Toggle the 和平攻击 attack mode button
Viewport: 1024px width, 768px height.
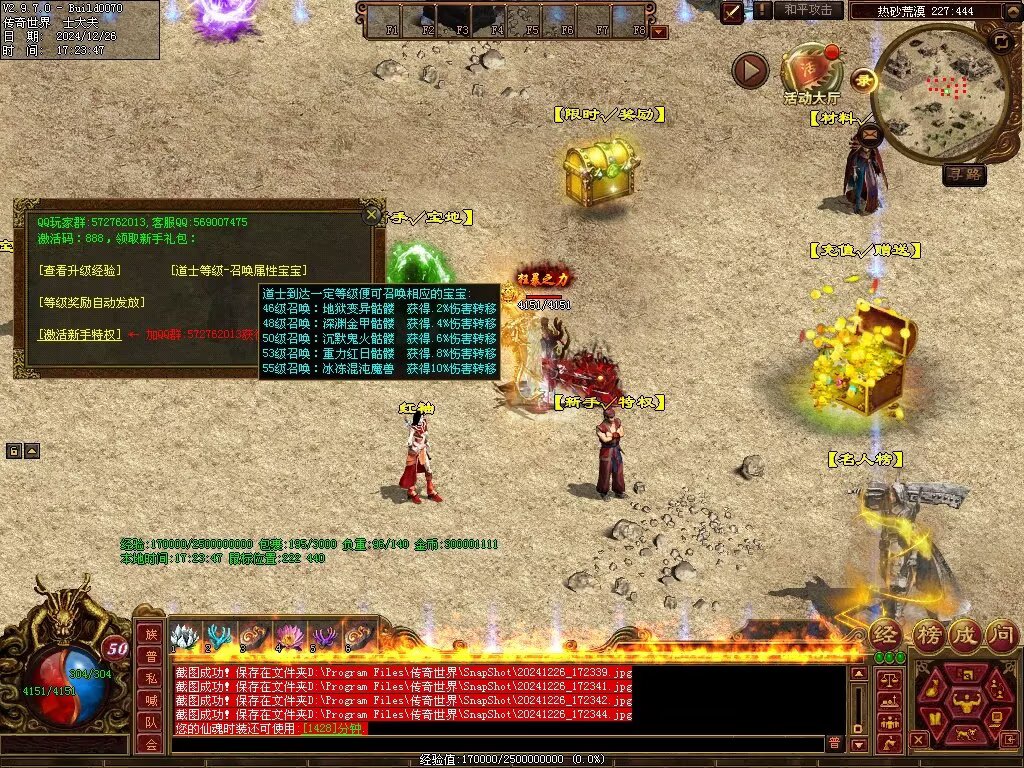[808, 10]
